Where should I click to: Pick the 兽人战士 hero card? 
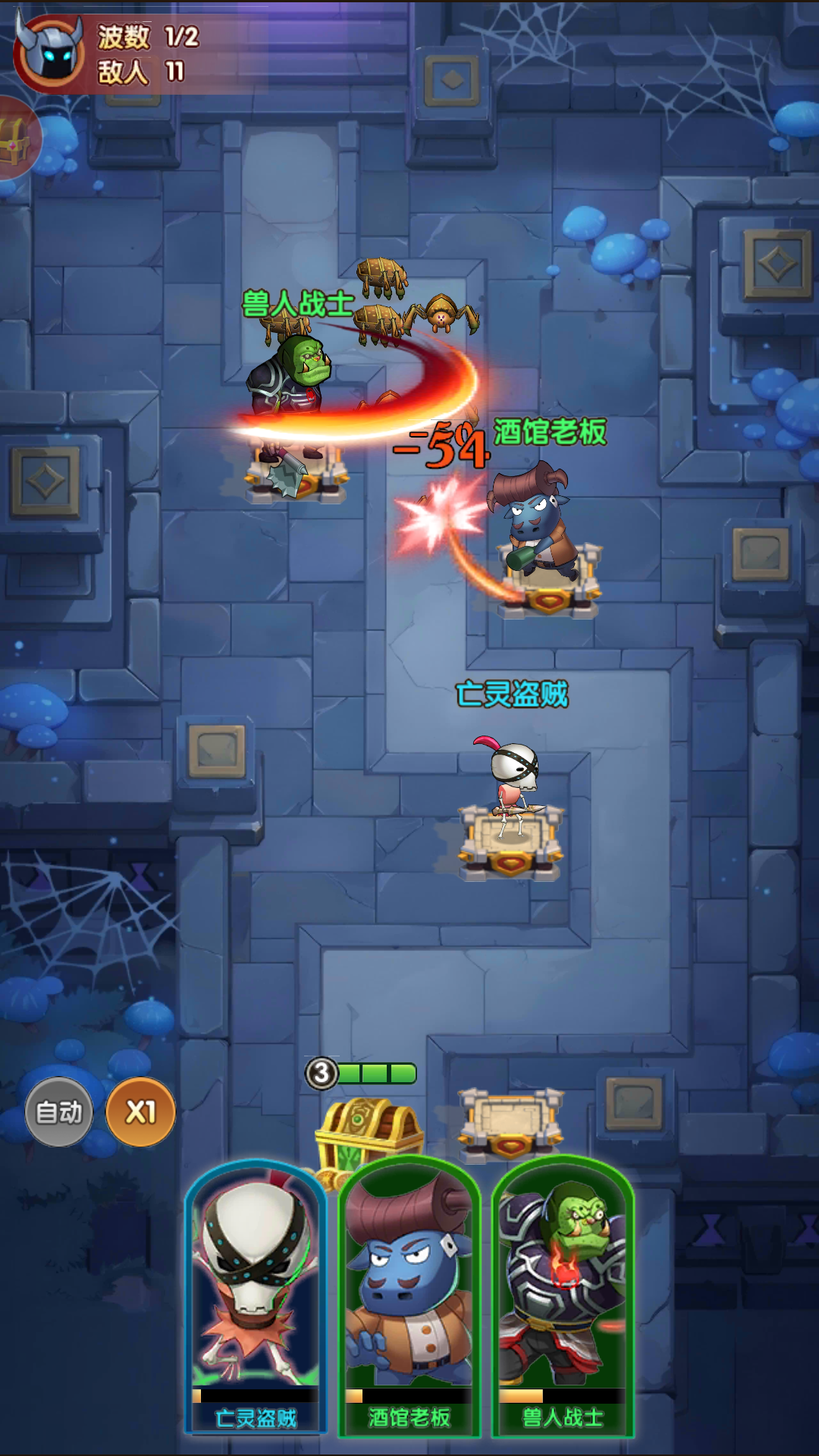click(563, 1297)
